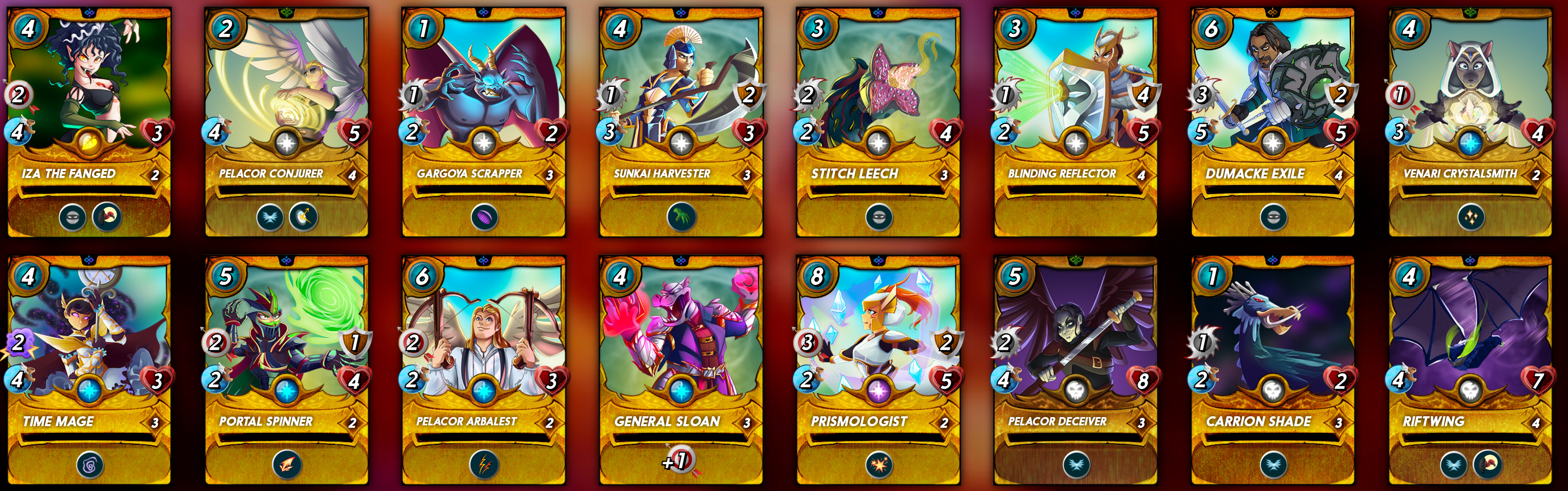
Task: Select the General Sloan card
Action: pyautogui.click(x=680, y=370)
